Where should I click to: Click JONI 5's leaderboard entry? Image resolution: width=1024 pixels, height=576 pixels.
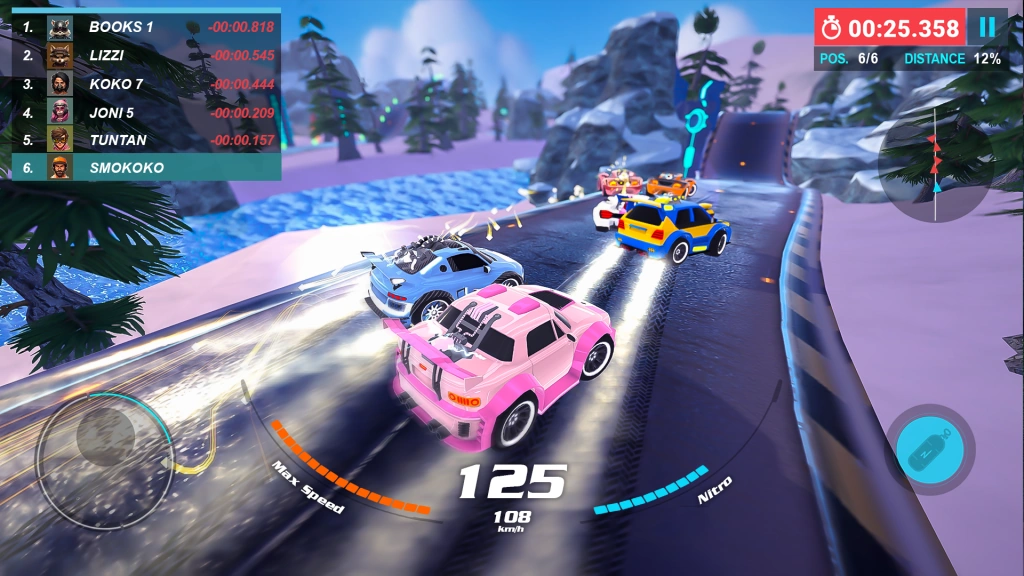point(146,111)
